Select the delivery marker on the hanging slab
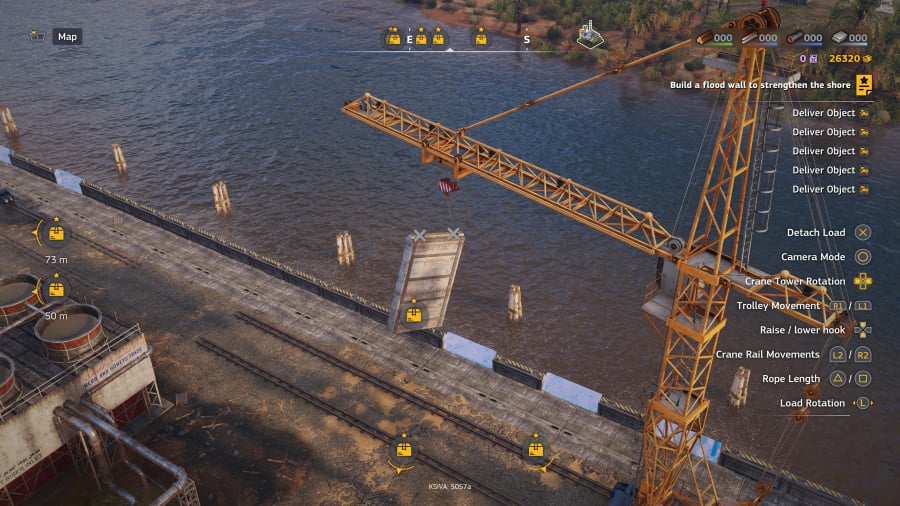This screenshot has height=506, width=900. click(x=413, y=316)
